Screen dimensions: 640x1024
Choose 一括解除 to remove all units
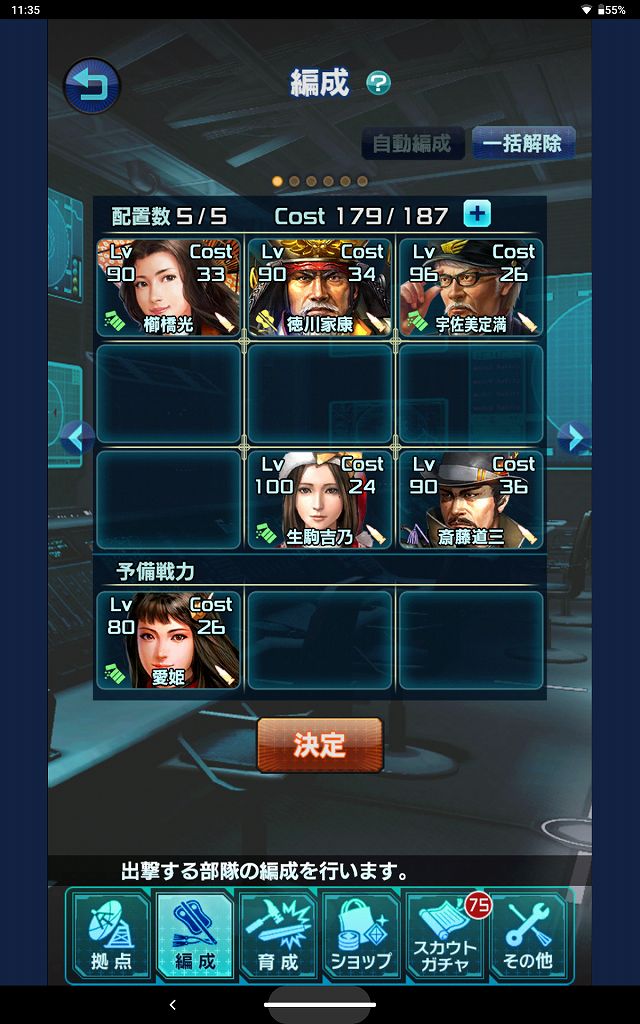coord(522,143)
